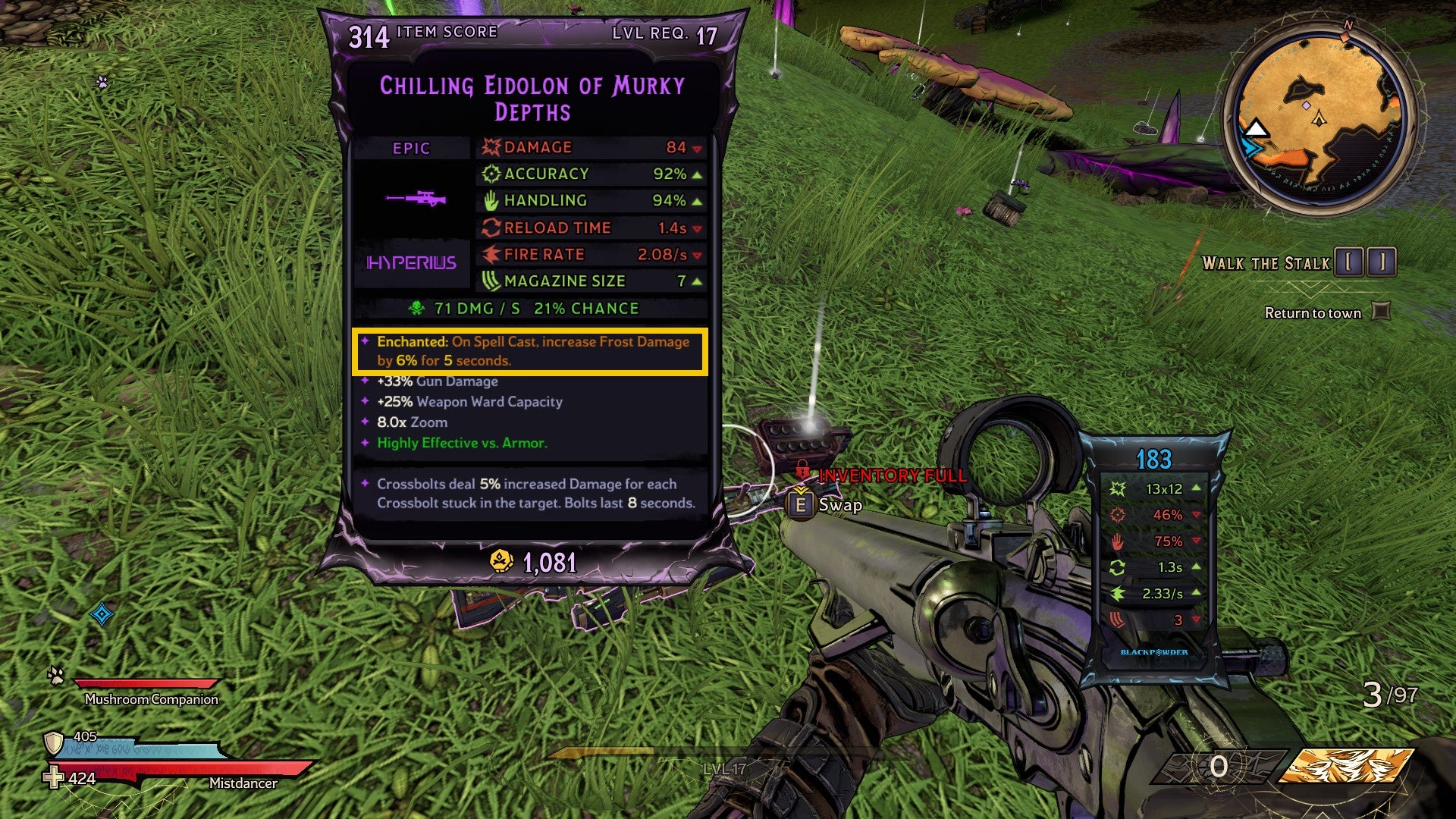Image resolution: width=1456 pixels, height=819 pixels.
Task: Click the green Handling hand icon
Action: point(492,200)
